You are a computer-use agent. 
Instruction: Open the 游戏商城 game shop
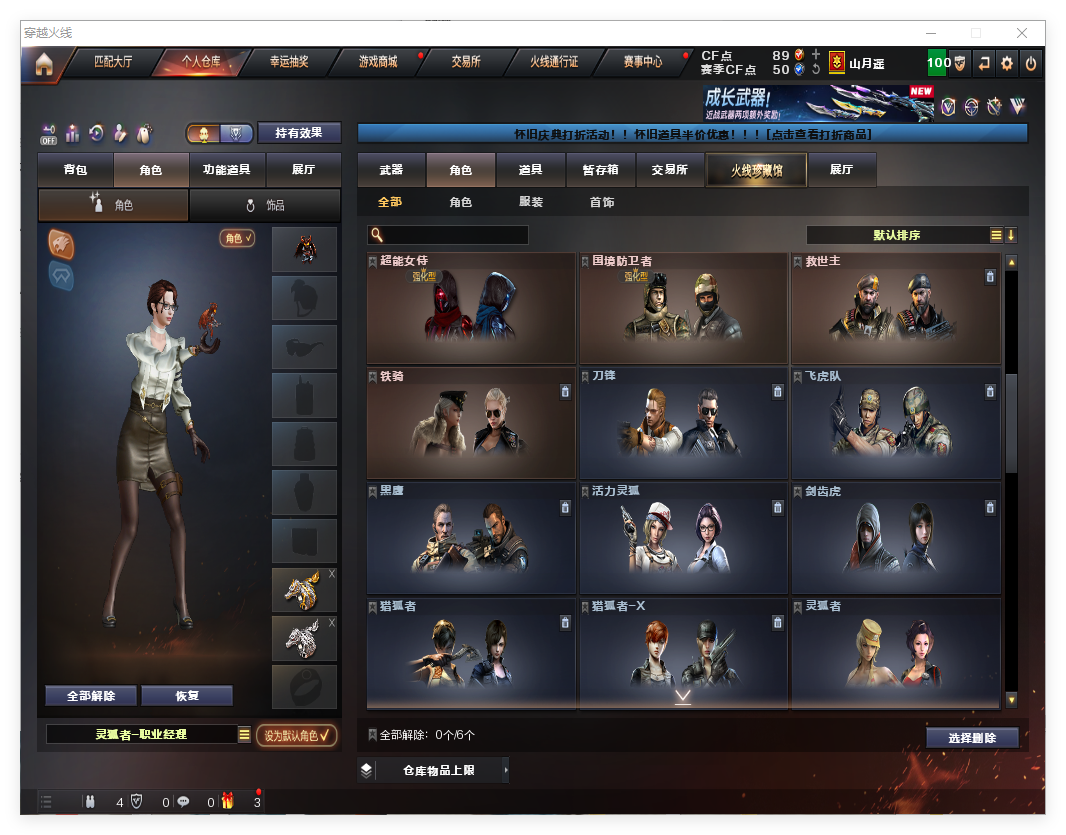pos(378,62)
